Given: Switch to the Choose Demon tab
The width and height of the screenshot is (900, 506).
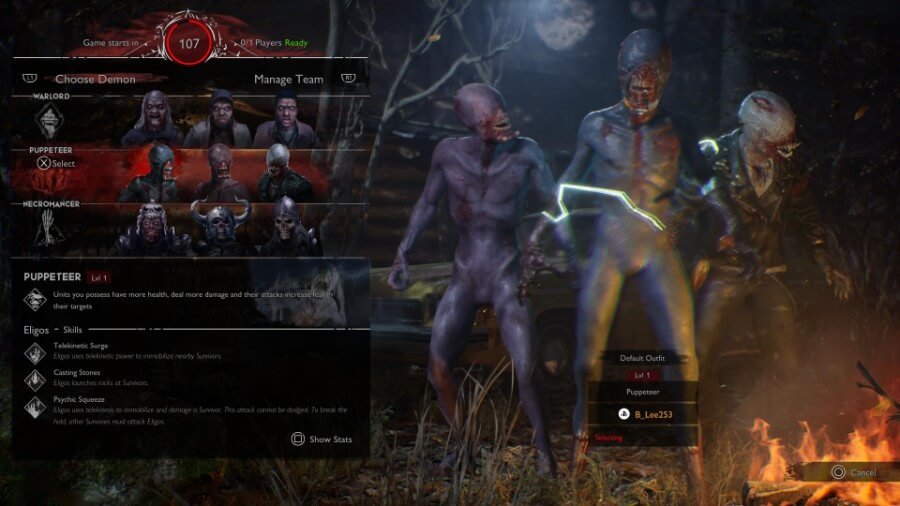Looking at the screenshot, I should [x=95, y=78].
